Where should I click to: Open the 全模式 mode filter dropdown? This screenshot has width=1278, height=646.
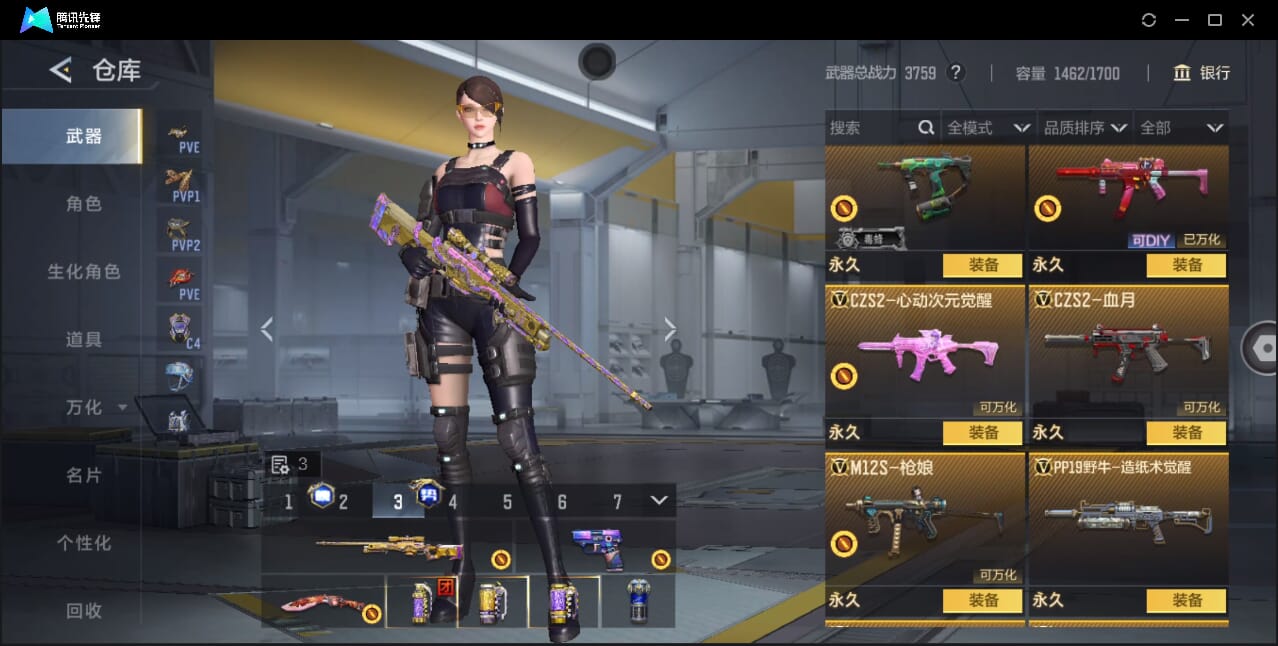[988, 128]
